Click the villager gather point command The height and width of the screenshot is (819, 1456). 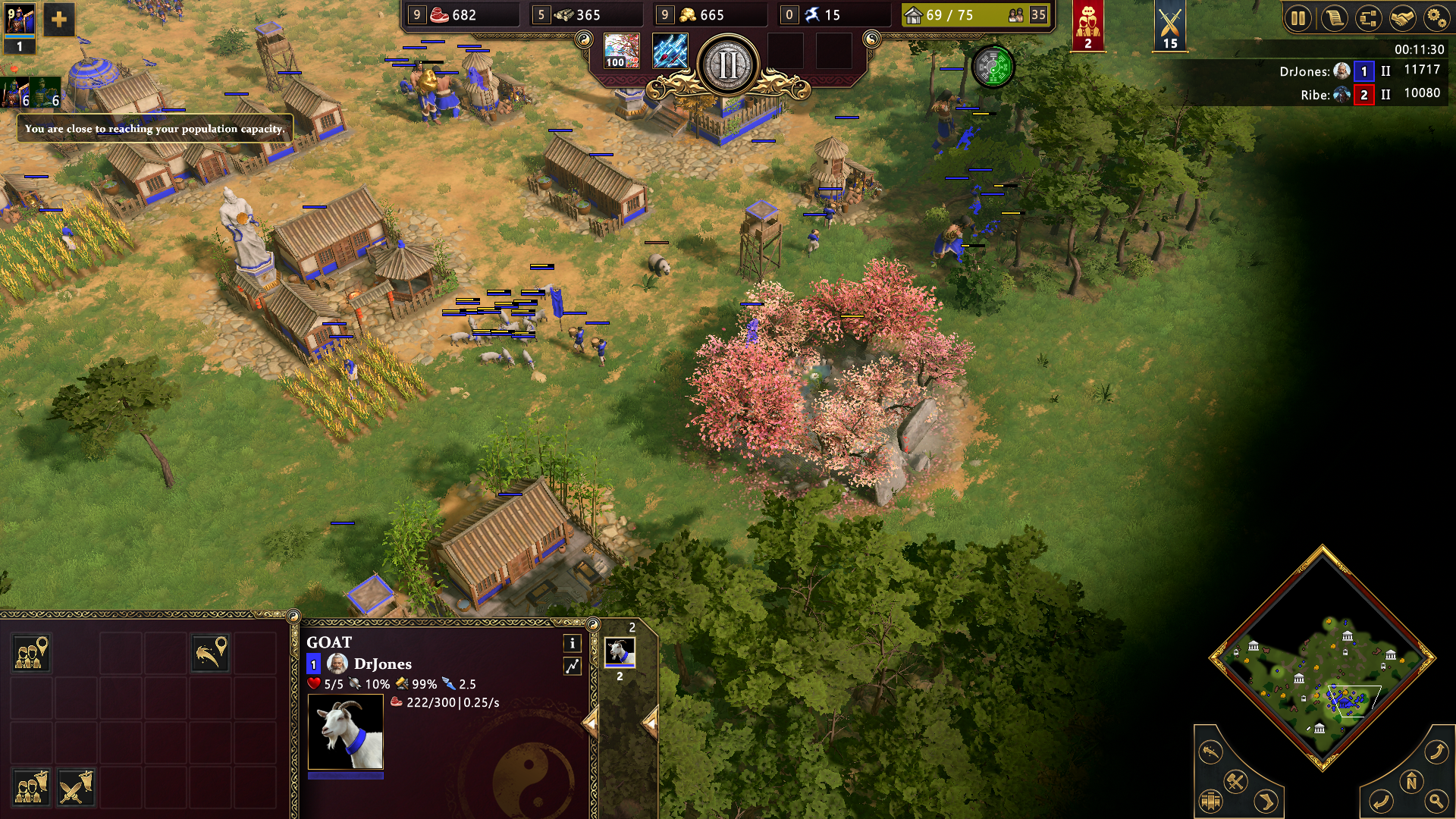[31, 652]
